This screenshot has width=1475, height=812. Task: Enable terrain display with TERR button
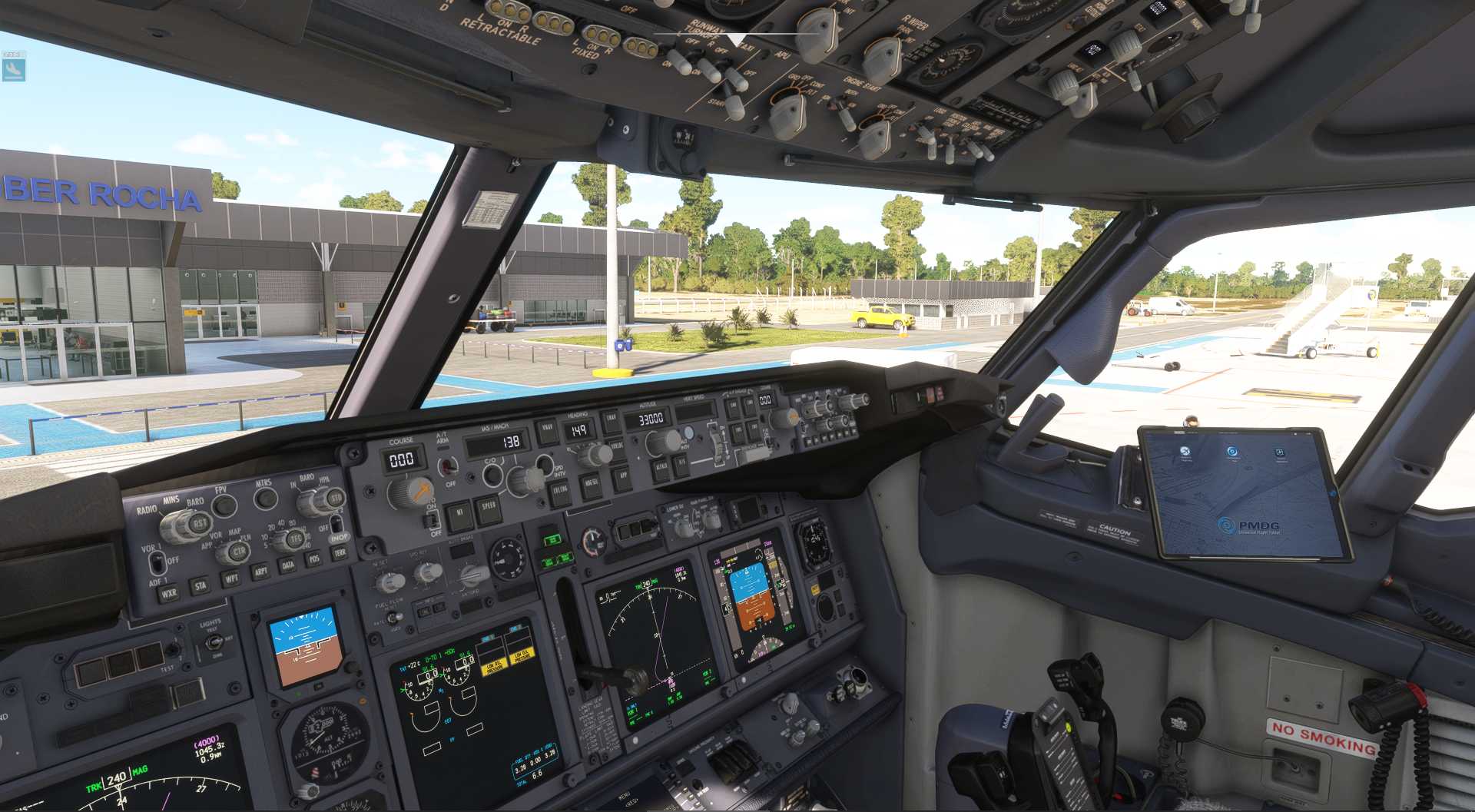340,552
